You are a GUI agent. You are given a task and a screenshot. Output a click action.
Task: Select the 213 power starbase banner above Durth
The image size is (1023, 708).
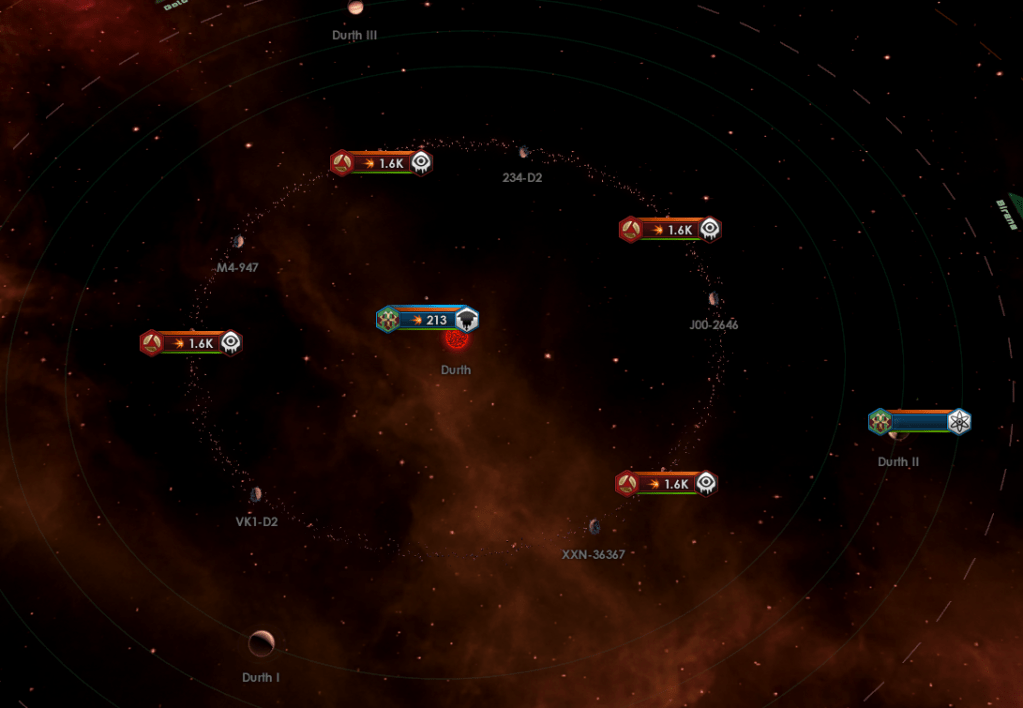[428, 320]
